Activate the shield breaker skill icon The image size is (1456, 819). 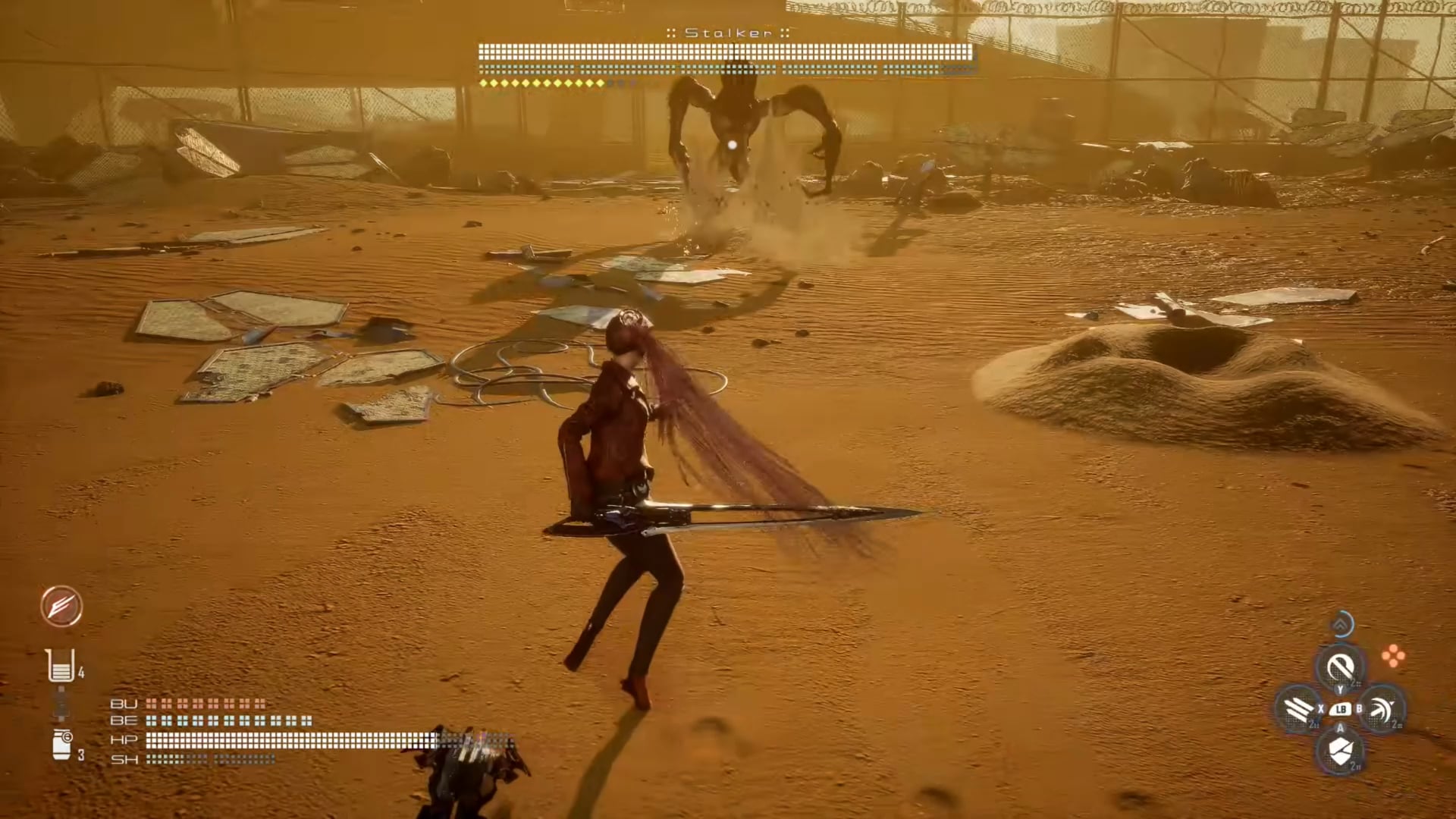[1341, 752]
